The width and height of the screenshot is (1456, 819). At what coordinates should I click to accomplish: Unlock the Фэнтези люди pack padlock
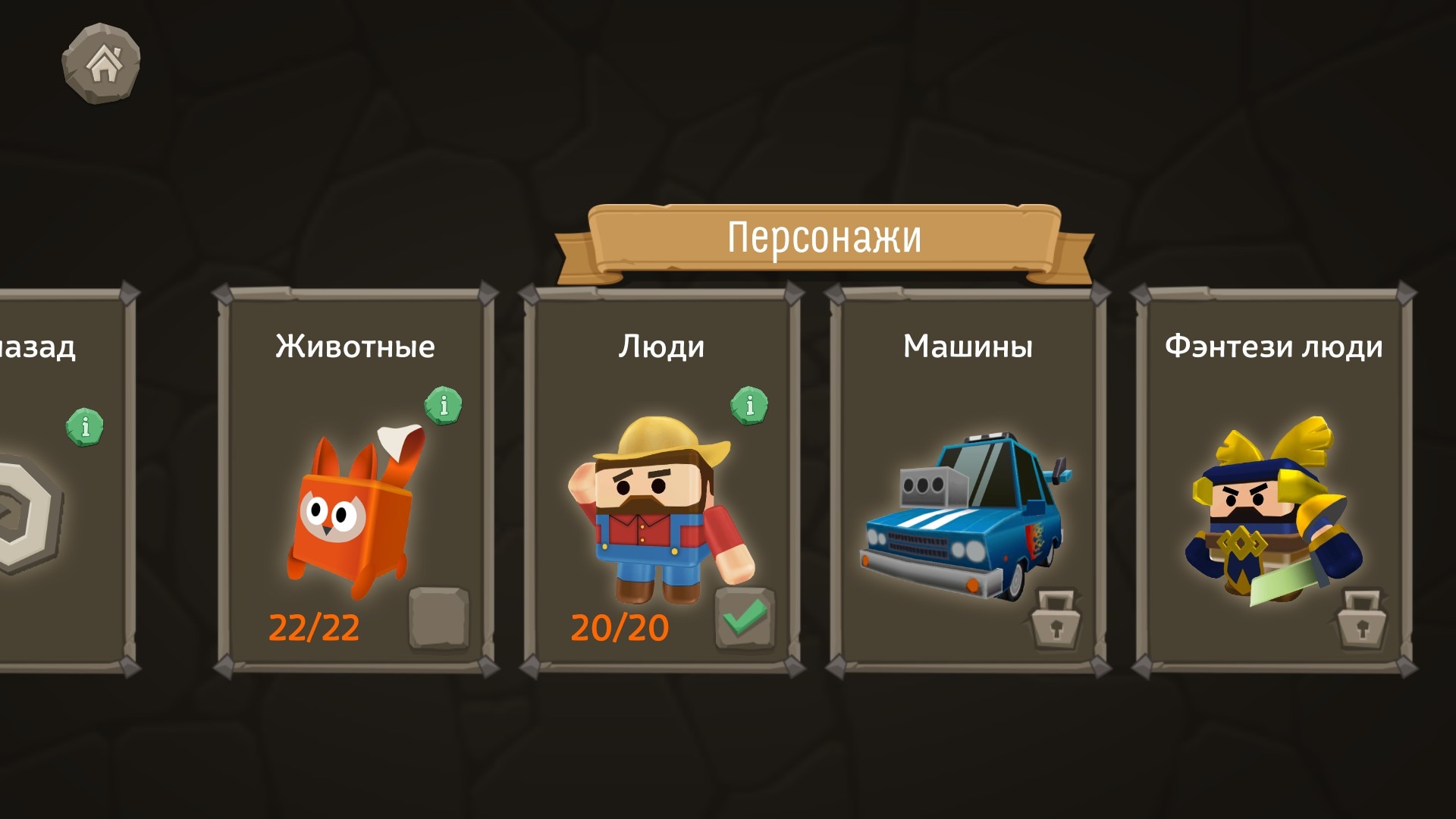[x=1361, y=620]
